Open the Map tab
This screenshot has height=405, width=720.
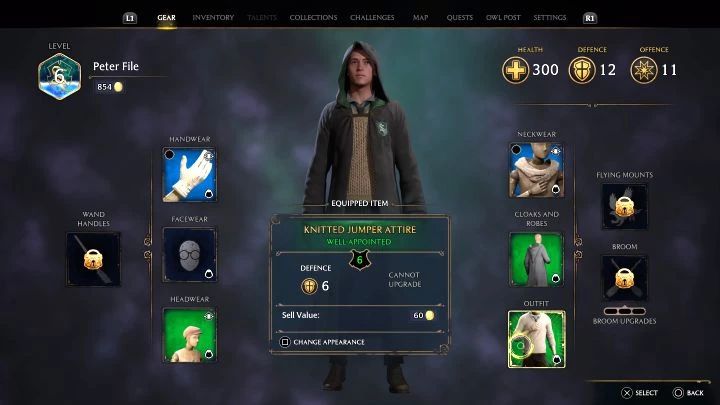(x=420, y=18)
